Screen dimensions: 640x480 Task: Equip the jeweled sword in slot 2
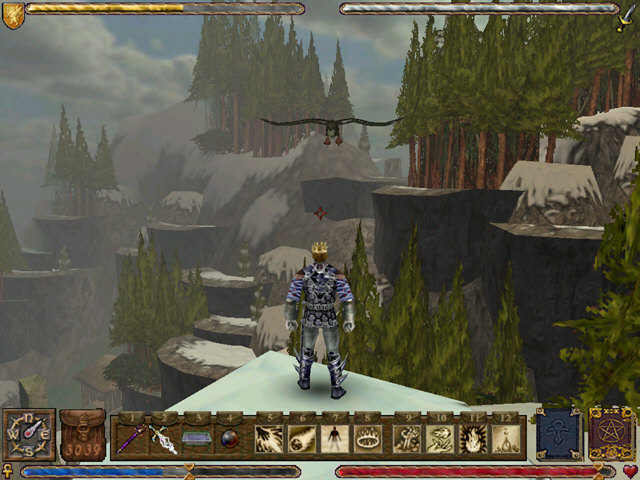pos(164,438)
